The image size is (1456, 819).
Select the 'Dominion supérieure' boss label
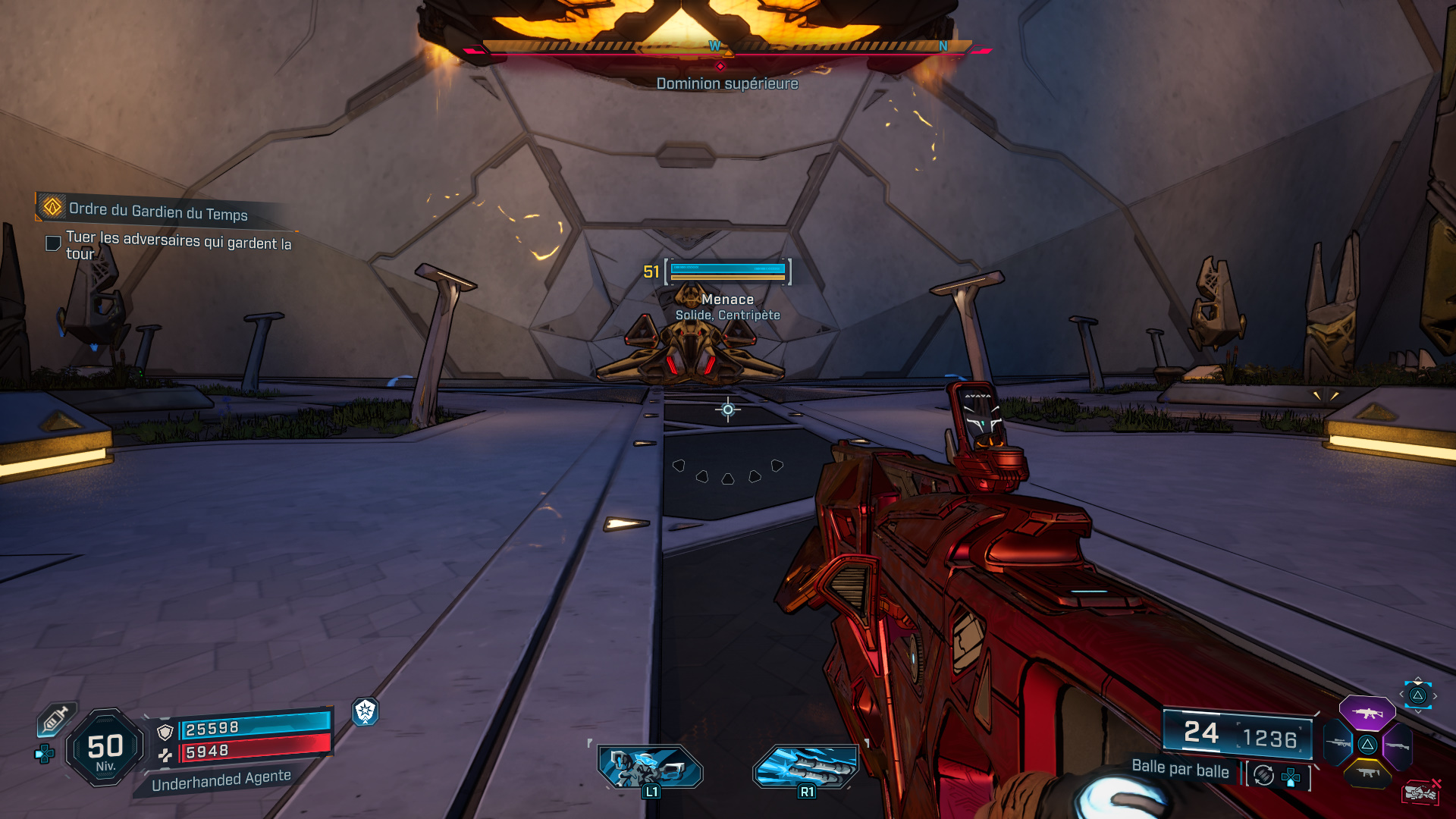(x=726, y=84)
